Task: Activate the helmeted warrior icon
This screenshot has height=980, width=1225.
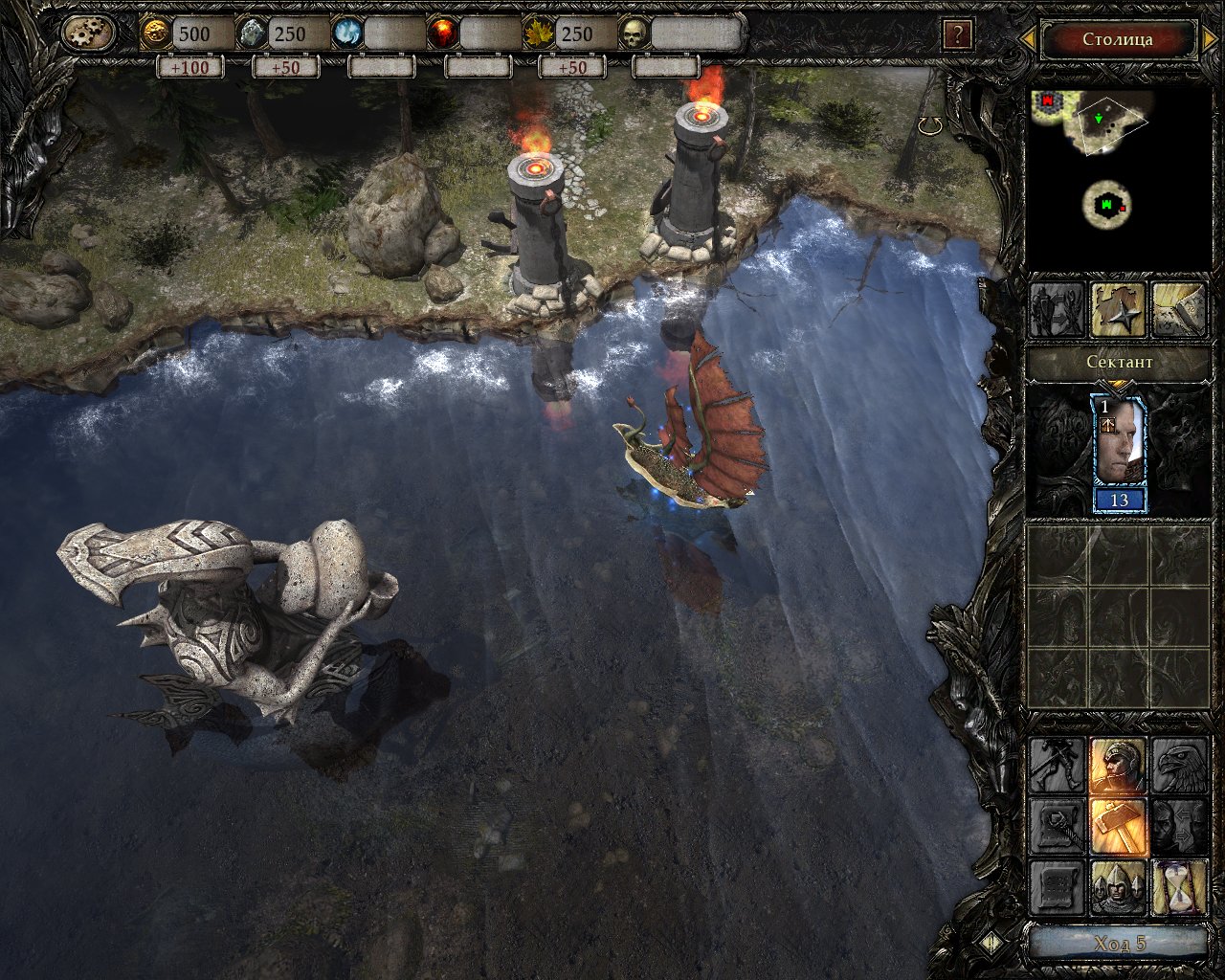Action: coord(1118,765)
